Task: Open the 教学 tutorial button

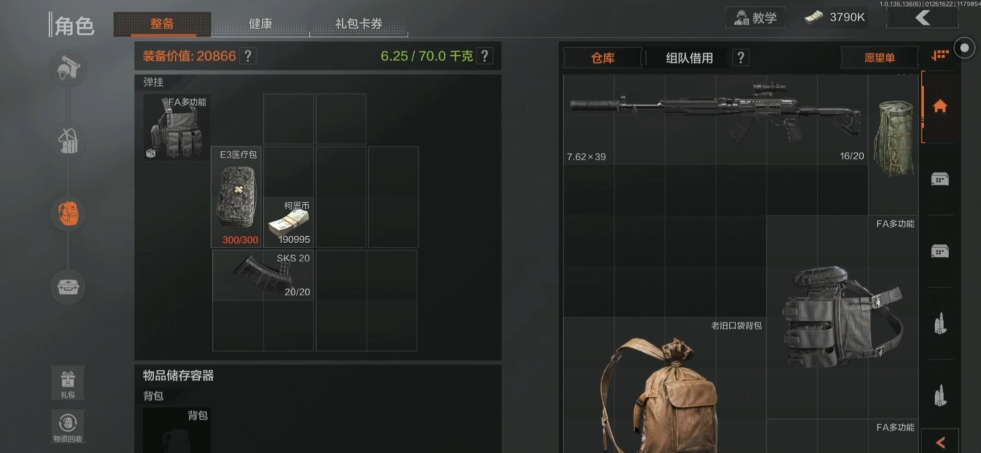Action: click(755, 17)
